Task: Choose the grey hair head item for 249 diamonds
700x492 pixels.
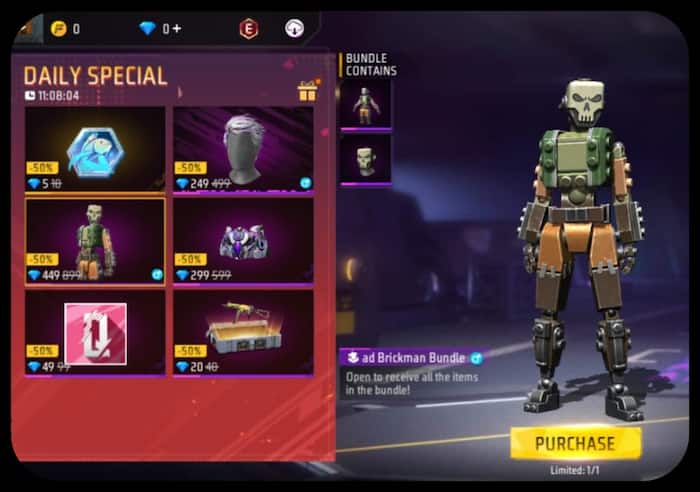Action: (243, 149)
